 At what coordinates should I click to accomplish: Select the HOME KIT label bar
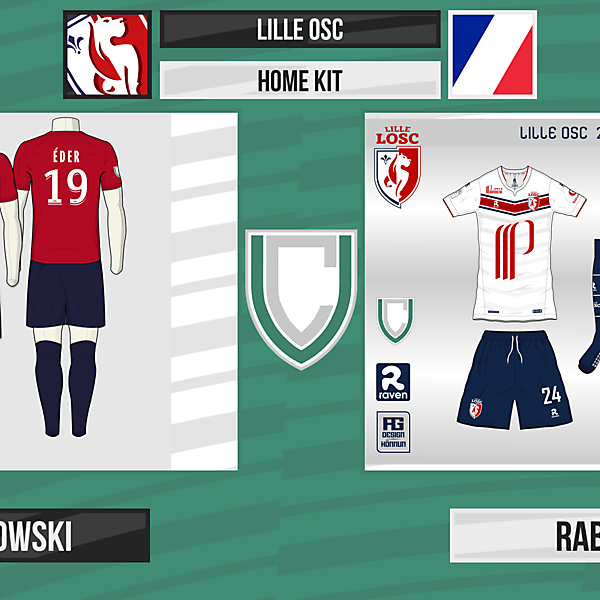[300, 80]
